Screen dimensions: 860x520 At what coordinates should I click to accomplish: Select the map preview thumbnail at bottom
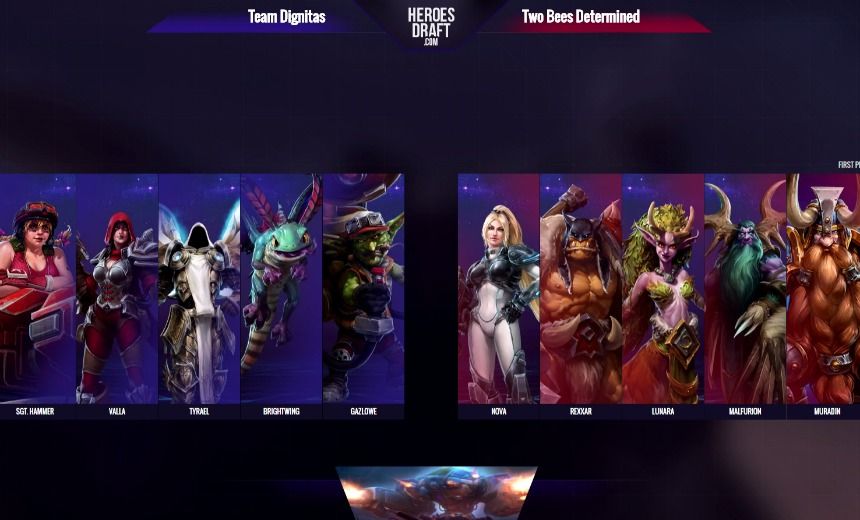pyautogui.click(x=436, y=492)
